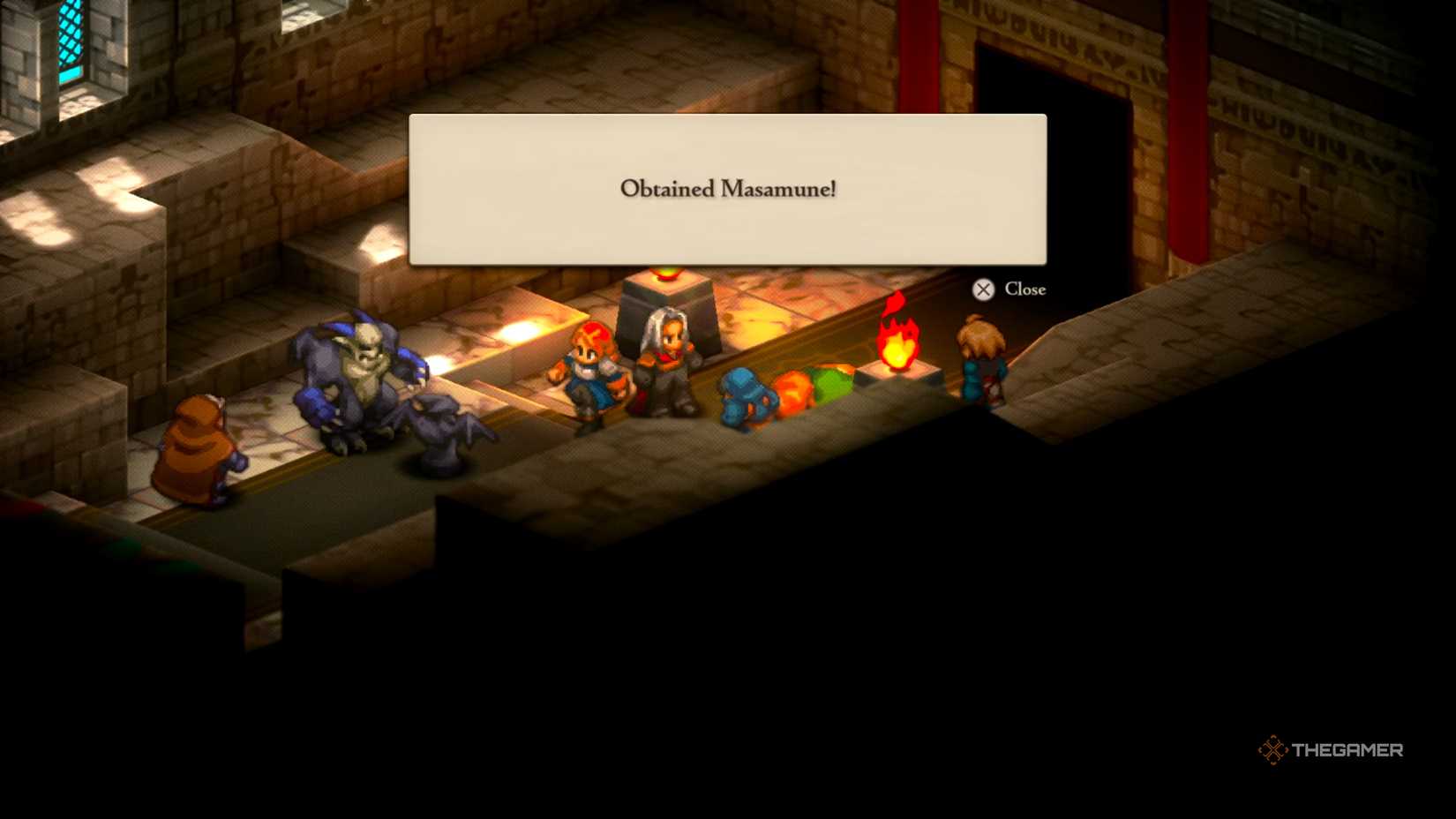Select the glowing orb atop the dark altar
This screenshot has height=819, width=1456.
click(x=668, y=276)
